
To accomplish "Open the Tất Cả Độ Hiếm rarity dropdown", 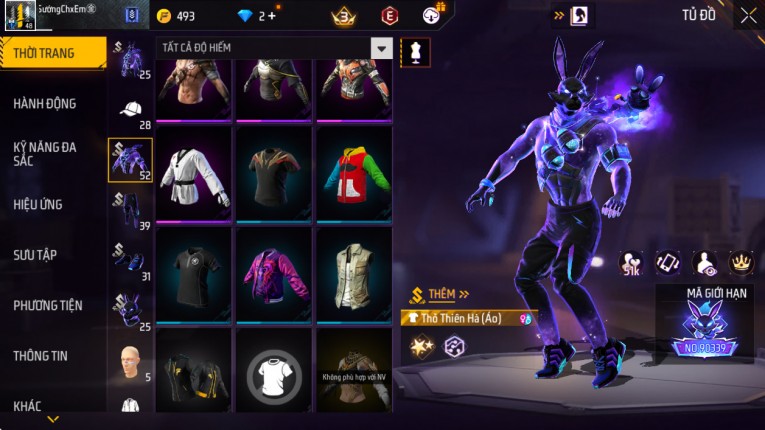I will tap(381, 48).
